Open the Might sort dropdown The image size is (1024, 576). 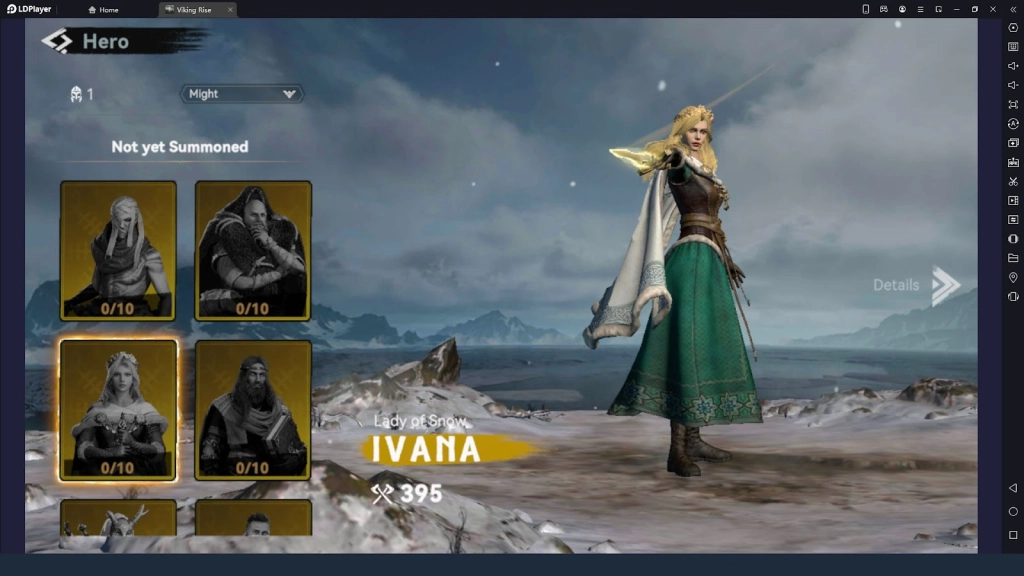[242, 94]
